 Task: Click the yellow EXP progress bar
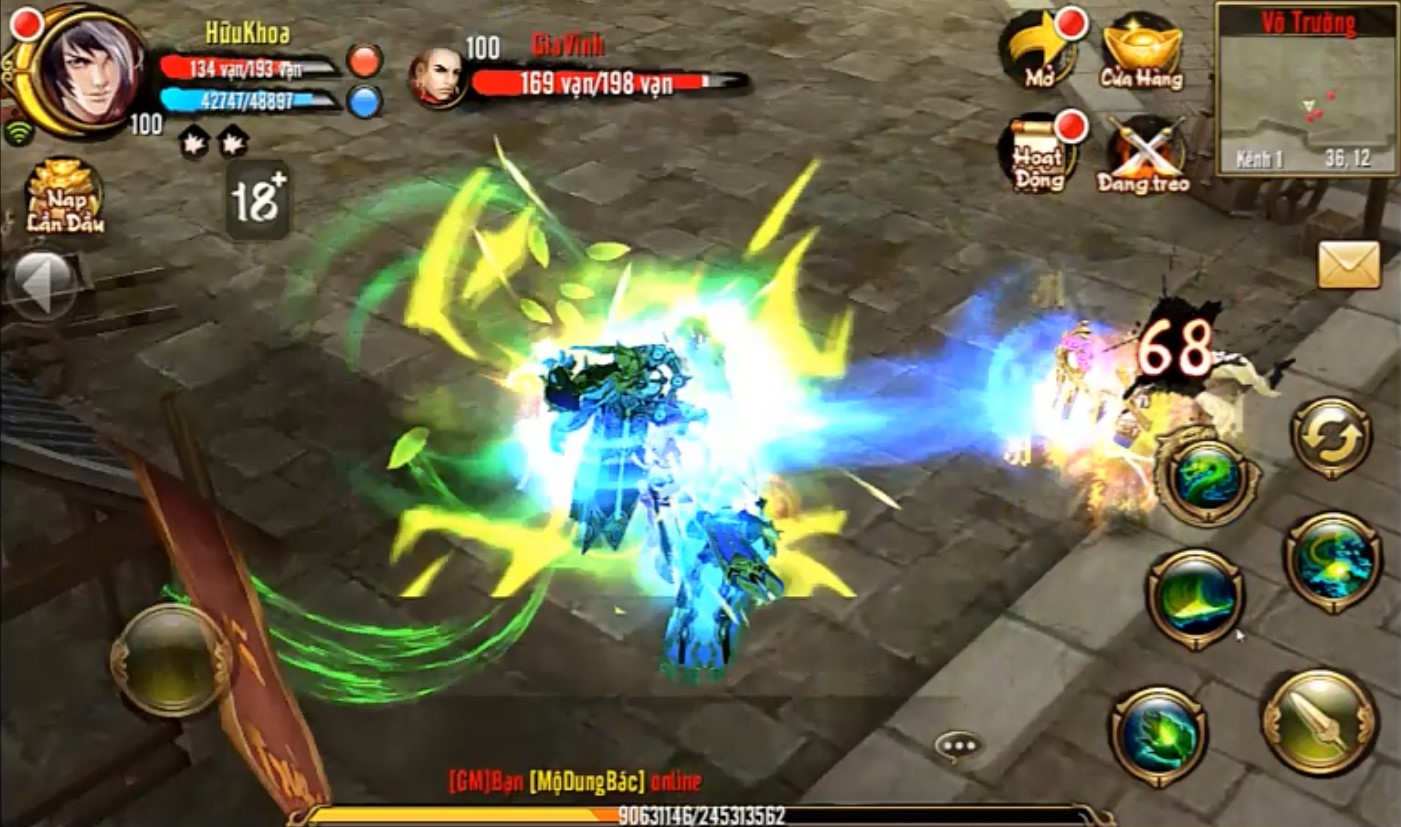coord(700,814)
